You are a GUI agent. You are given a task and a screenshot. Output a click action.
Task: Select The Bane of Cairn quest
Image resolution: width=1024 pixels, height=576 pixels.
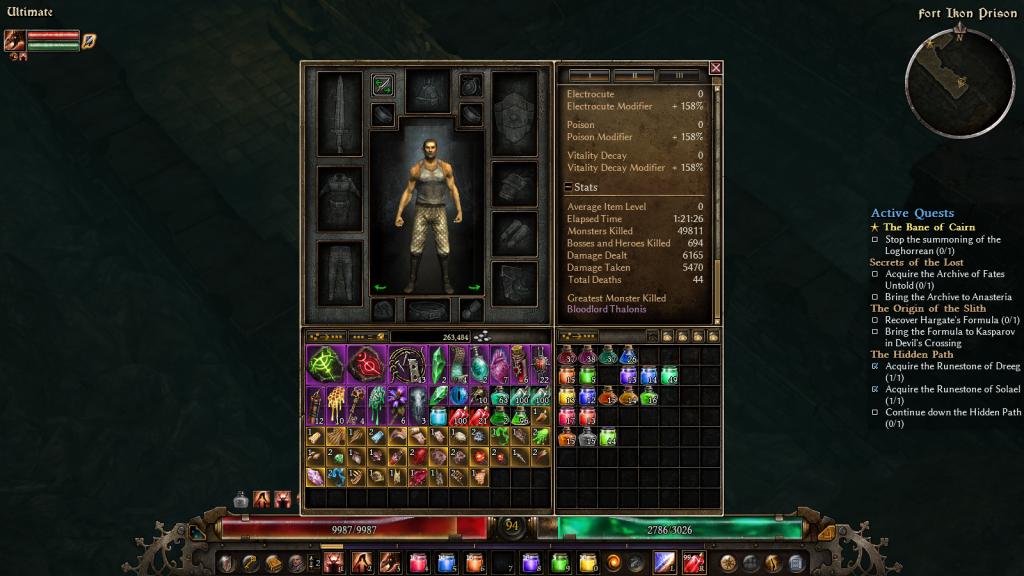[929, 227]
